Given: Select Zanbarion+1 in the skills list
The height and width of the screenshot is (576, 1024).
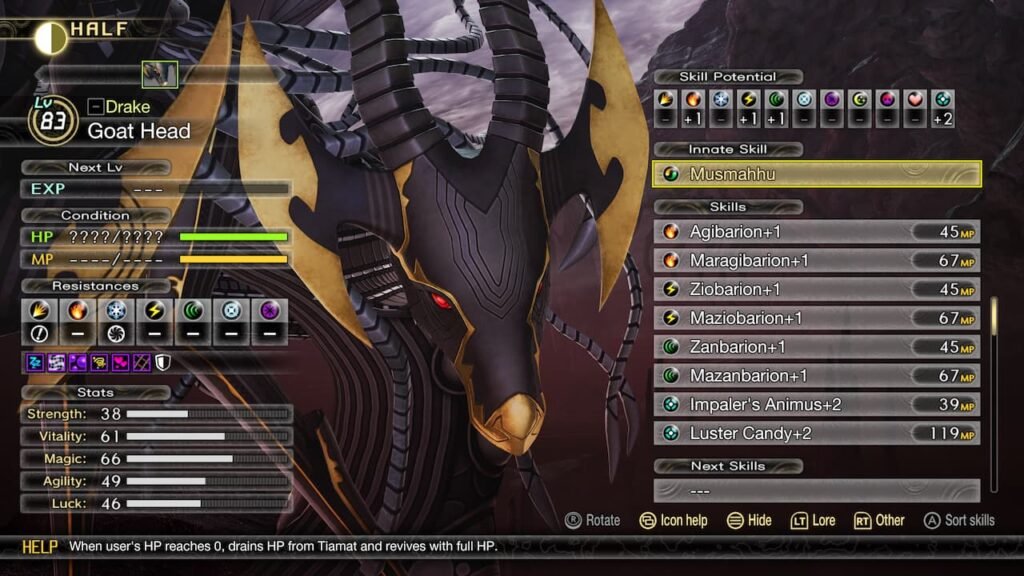Looking at the screenshot, I should [x=816, y=347].
